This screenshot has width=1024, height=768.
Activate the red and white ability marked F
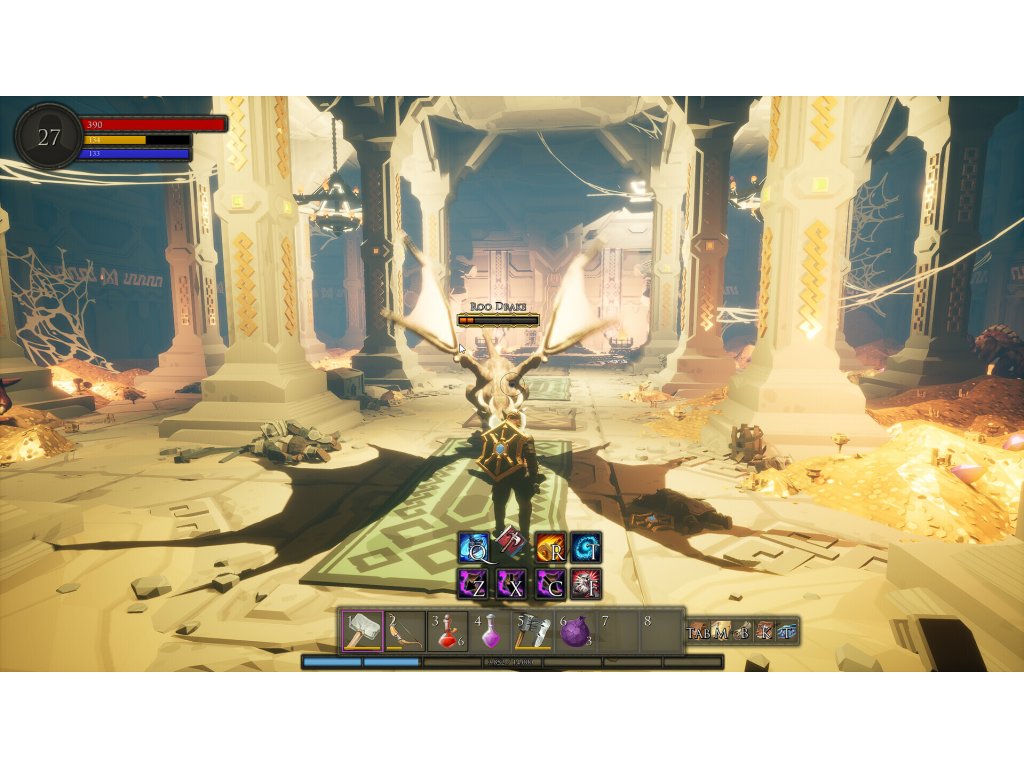click(x=587, y=584)
